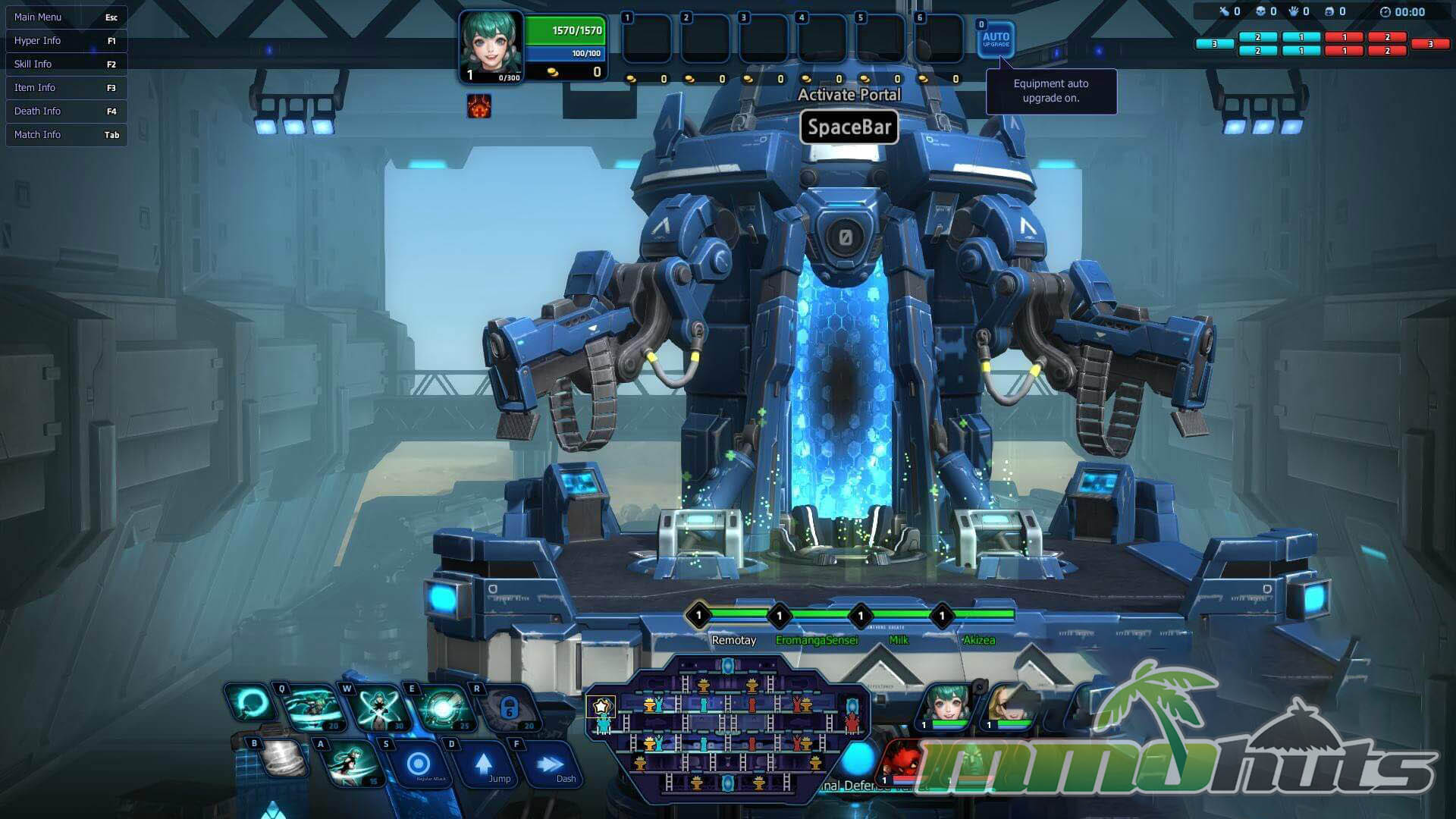The width and height of the screenshot is (1456, 819).
Task: Activate the Q skill icon
Action: [x=312, y=708]
